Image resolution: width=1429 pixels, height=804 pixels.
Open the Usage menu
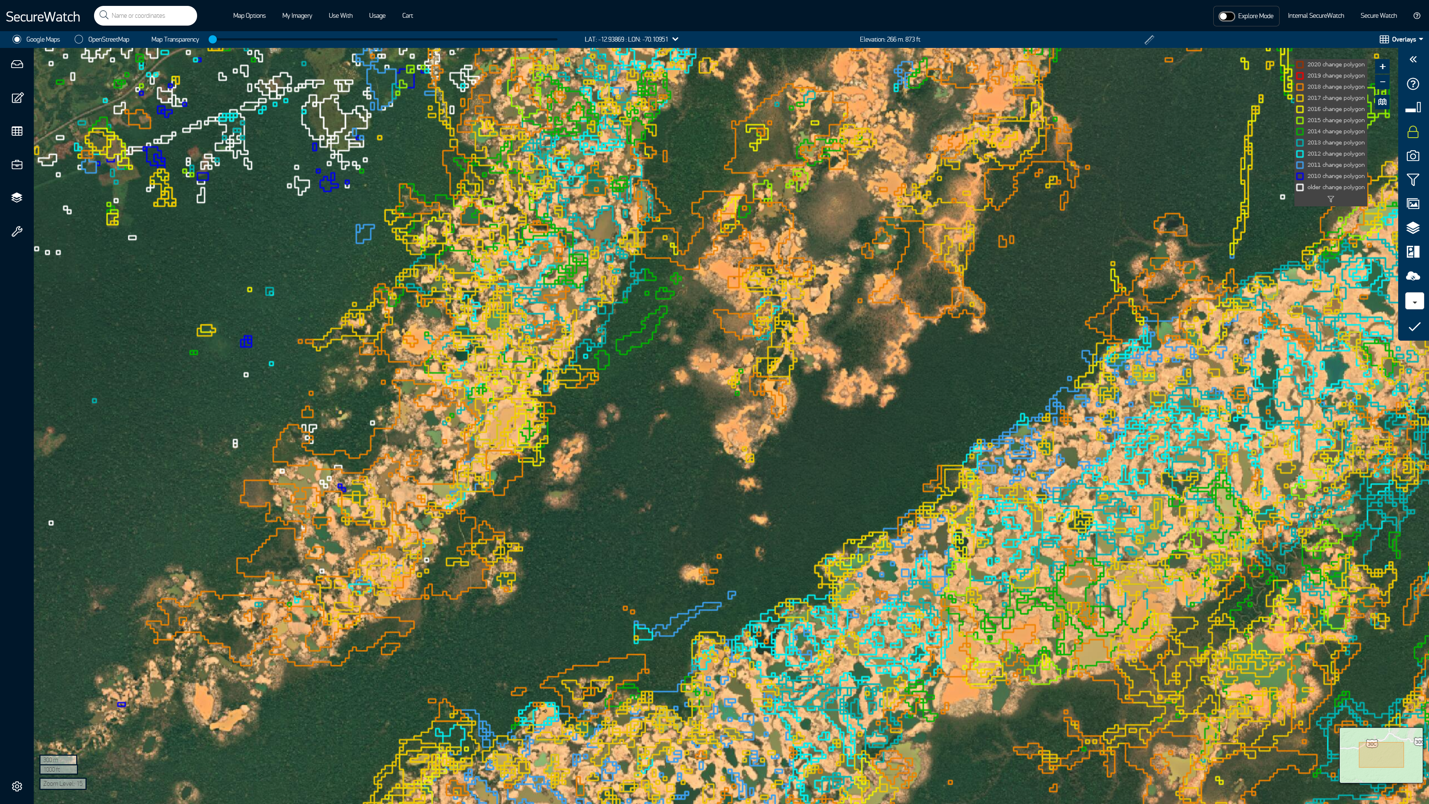tap(377, 16)
